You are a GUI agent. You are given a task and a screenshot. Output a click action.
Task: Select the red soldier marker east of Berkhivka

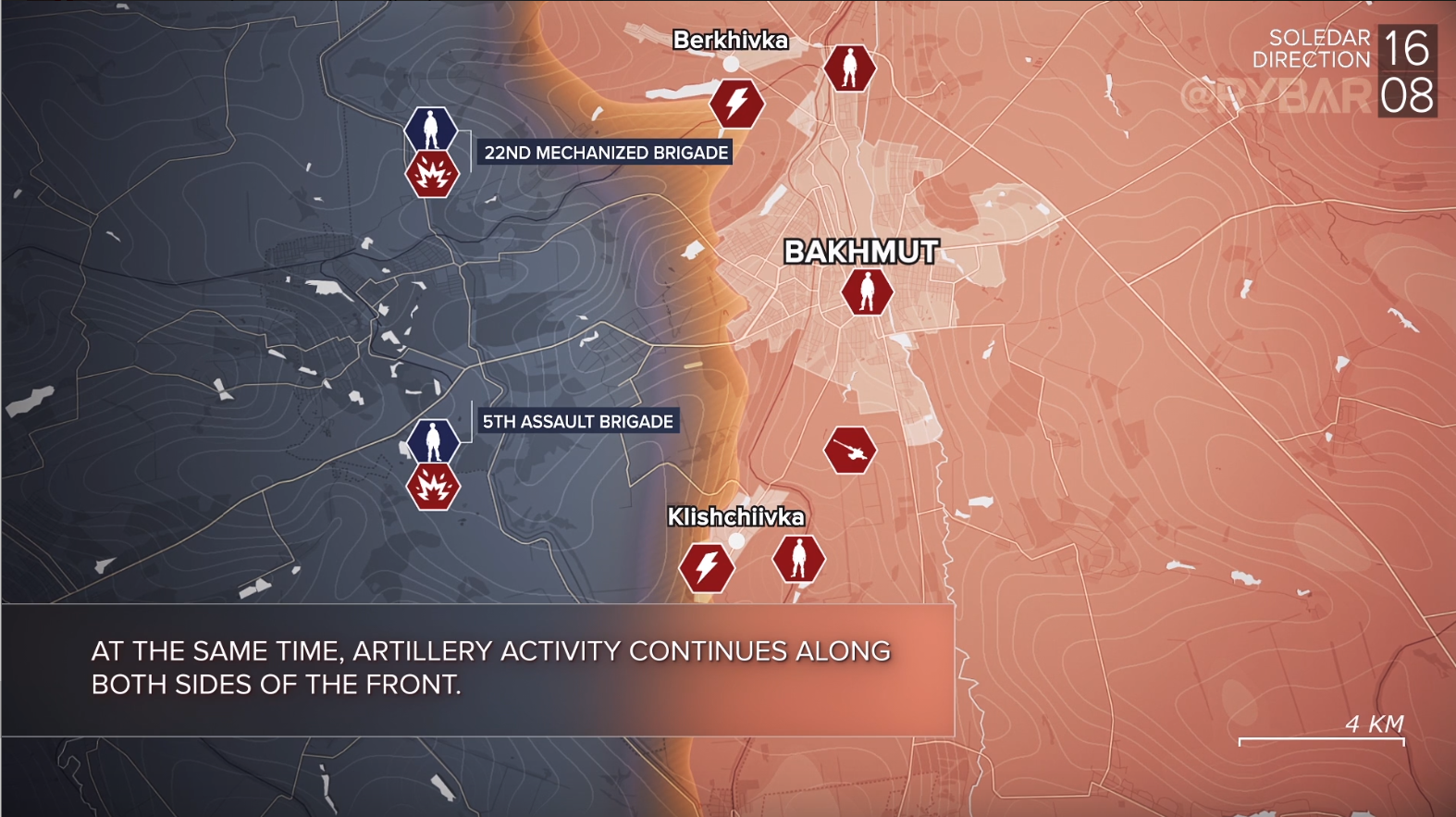850,68
